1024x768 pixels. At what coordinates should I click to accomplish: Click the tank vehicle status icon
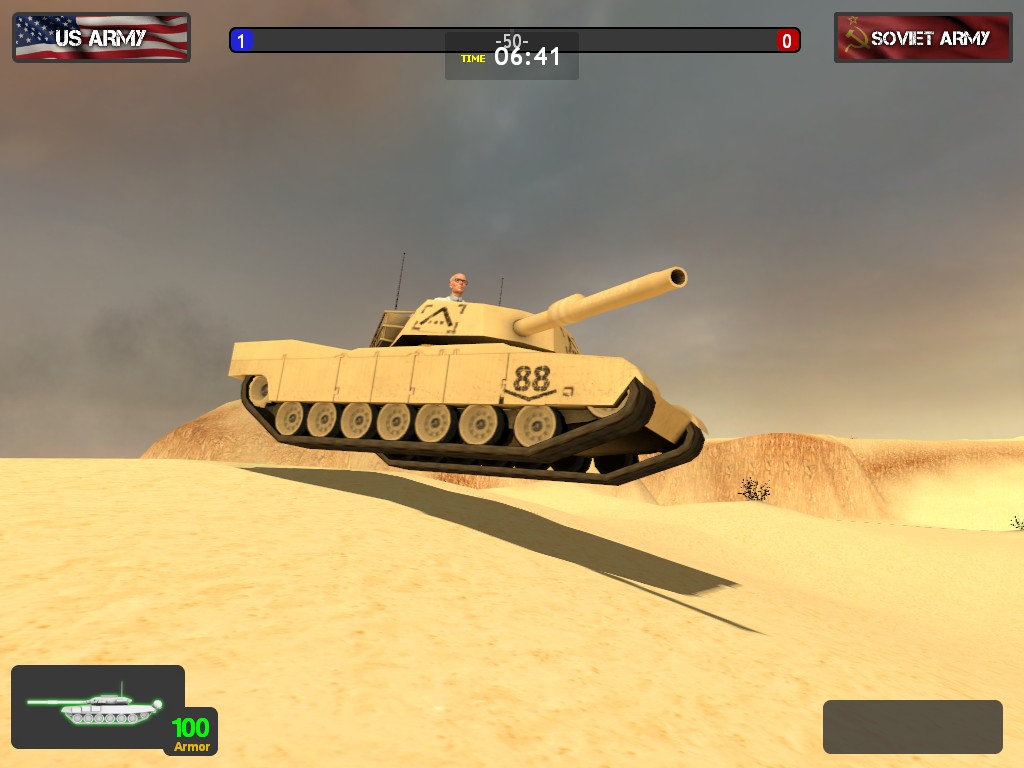[x=97, y=706]
